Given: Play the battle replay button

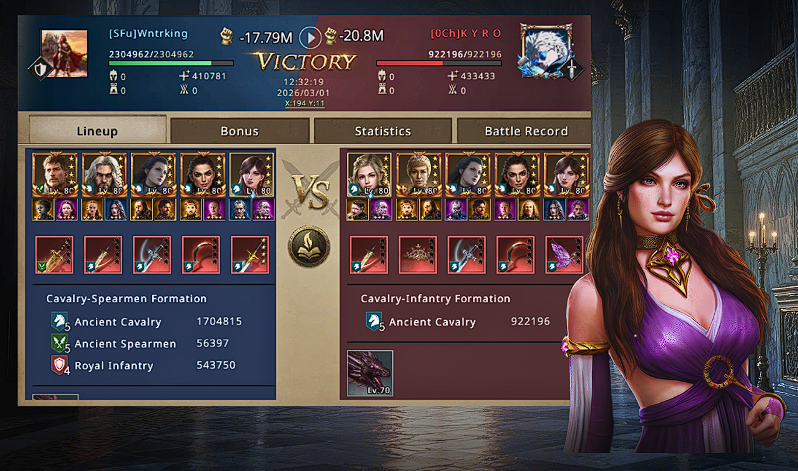Looking at the screenshot, I should point(311,37).
